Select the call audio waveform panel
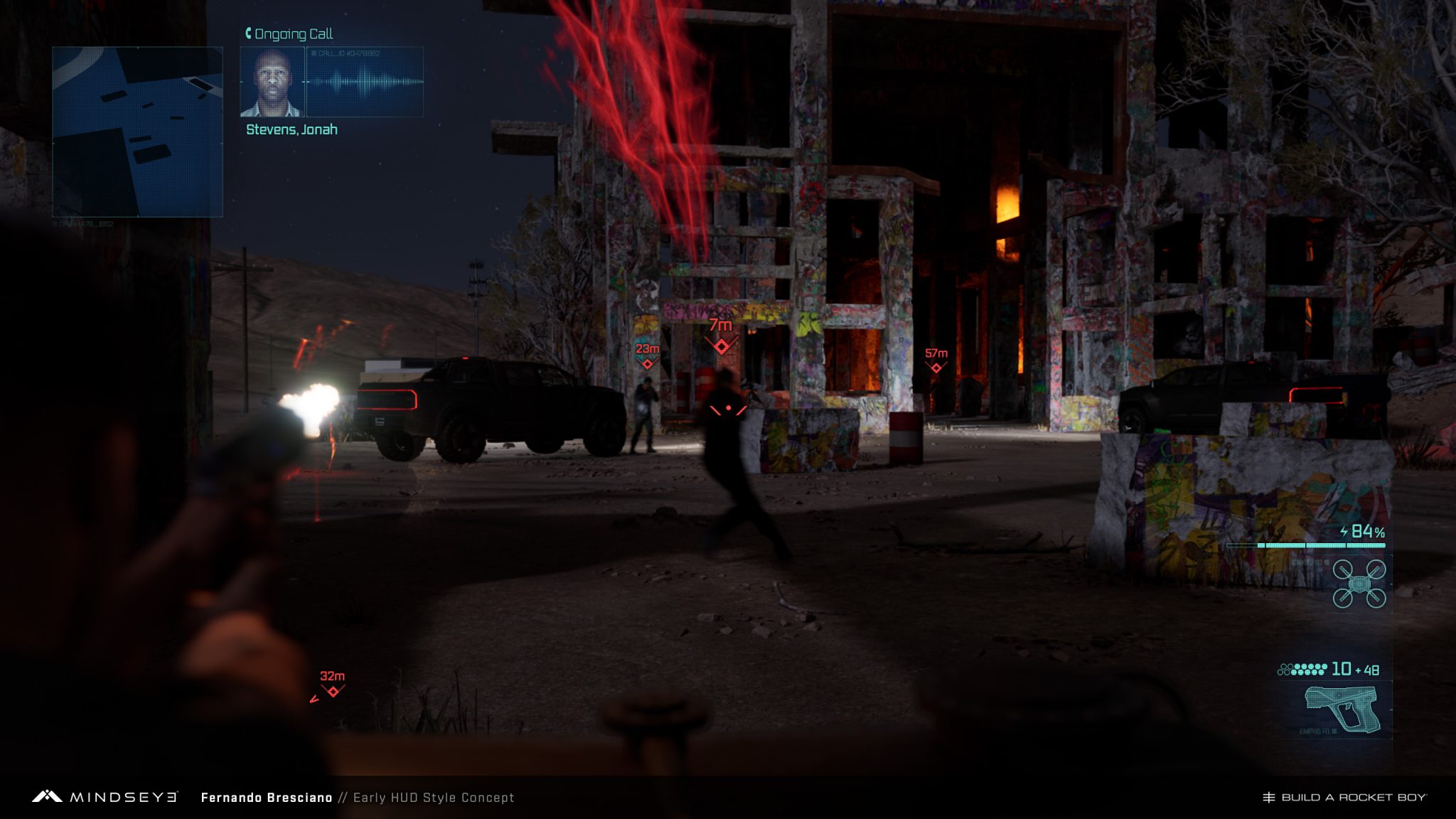The image size is (1456, 819). tap(365, 82)
